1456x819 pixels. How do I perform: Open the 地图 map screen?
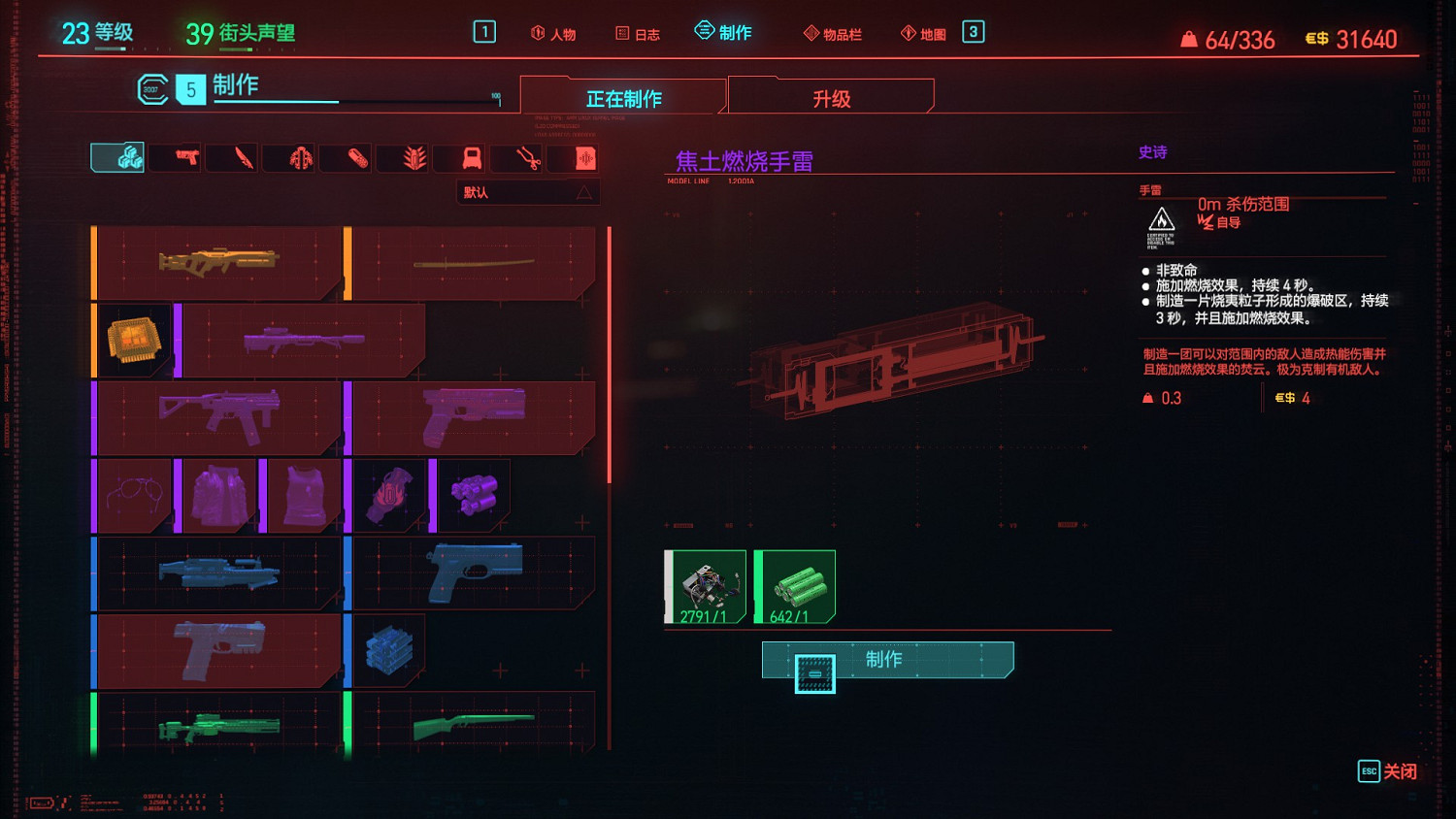pyautogui.click(x=925, y=32)
